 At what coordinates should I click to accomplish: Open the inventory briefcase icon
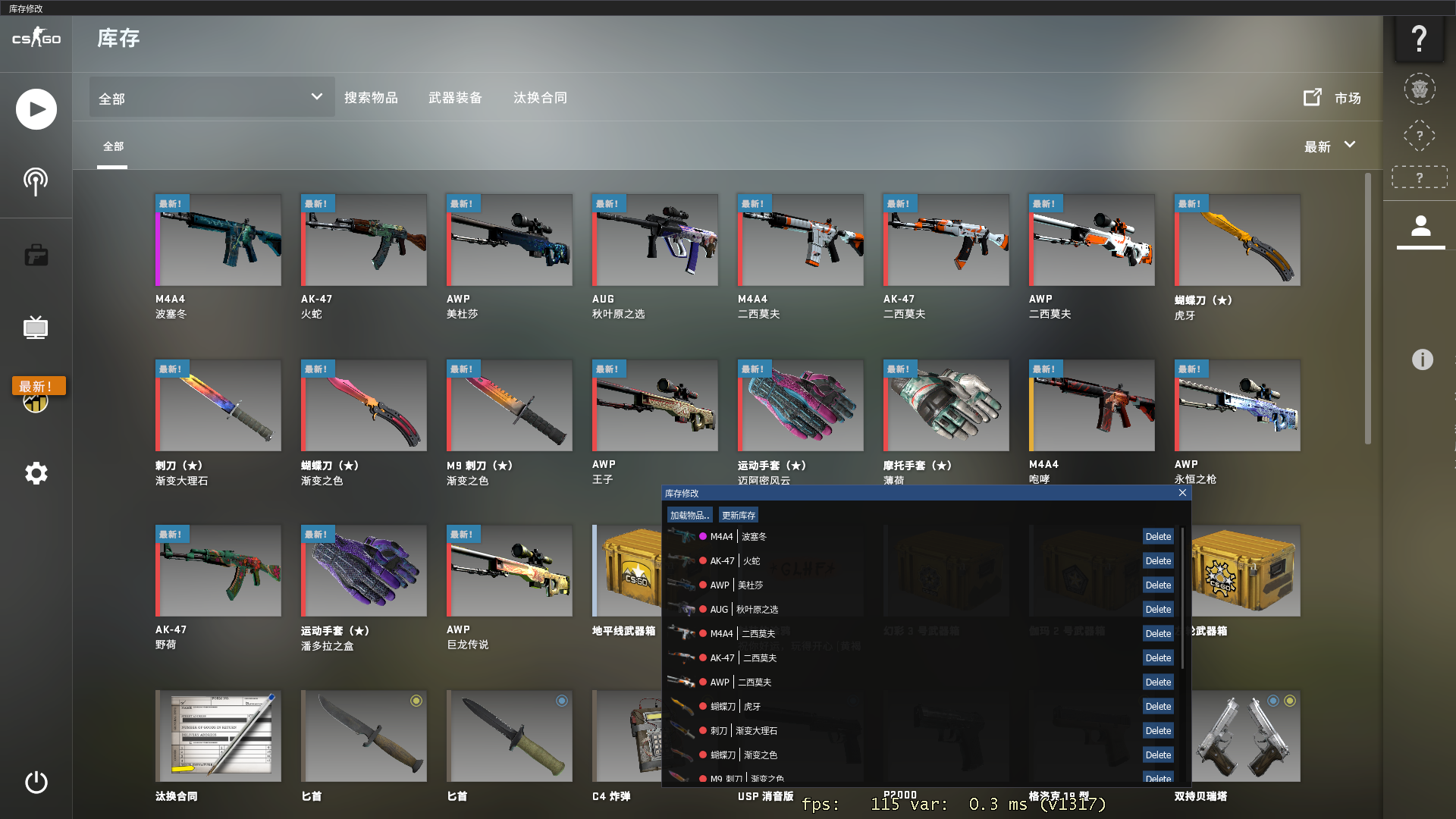pyautogui.click(x=36, y=255)
